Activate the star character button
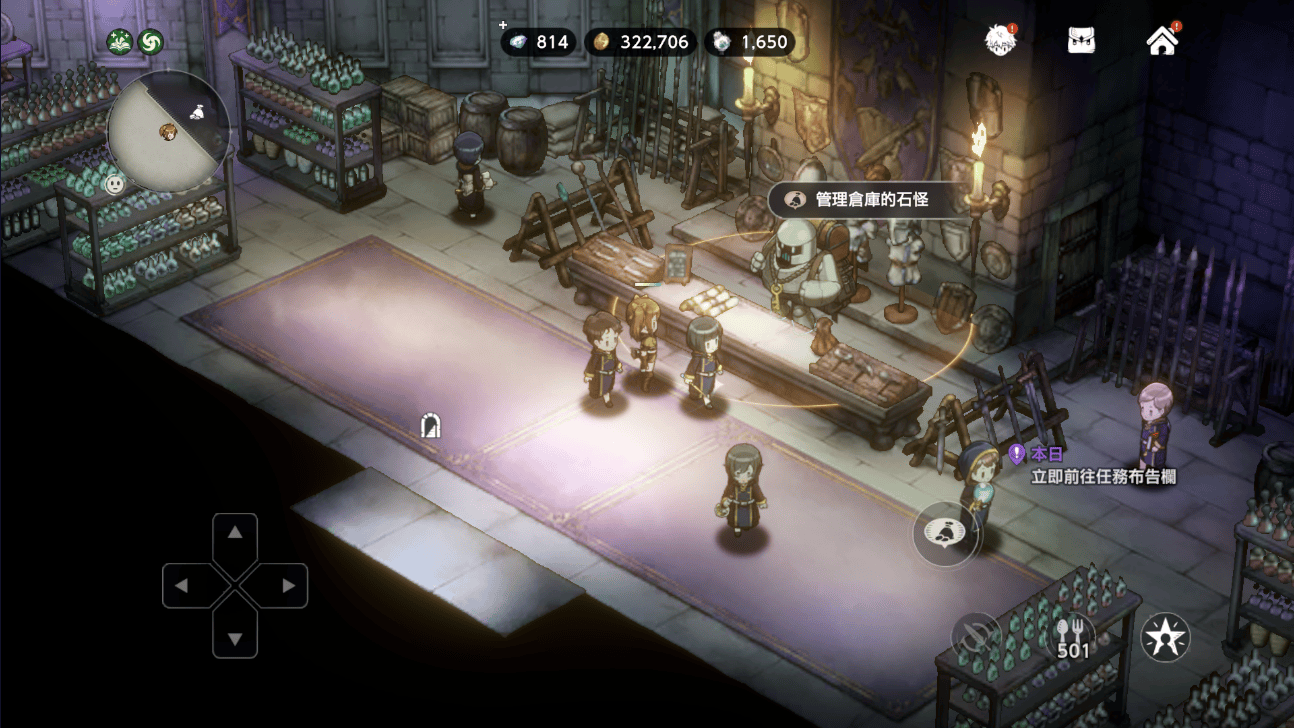This screenshot has height=728, width=1294. point(1166,637)
